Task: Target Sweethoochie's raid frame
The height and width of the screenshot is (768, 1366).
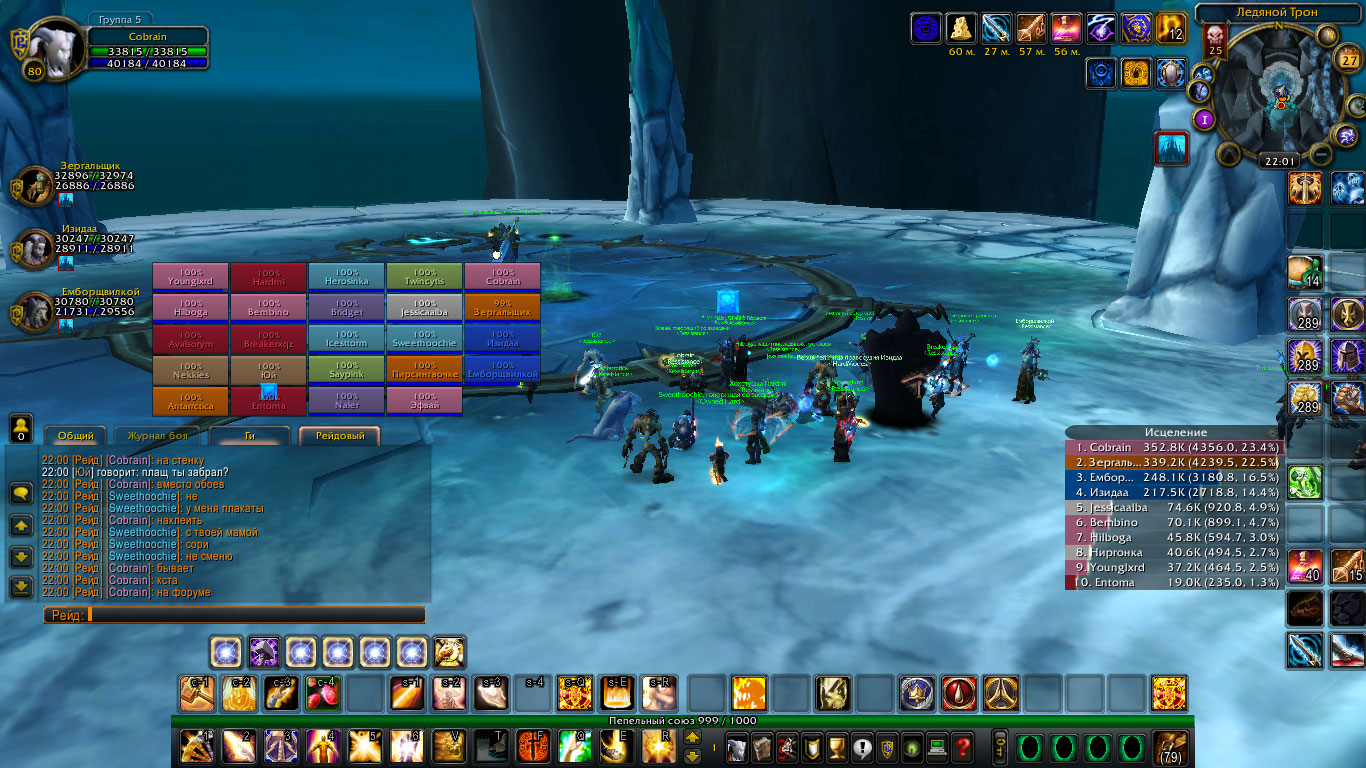Action: (424, 339)
